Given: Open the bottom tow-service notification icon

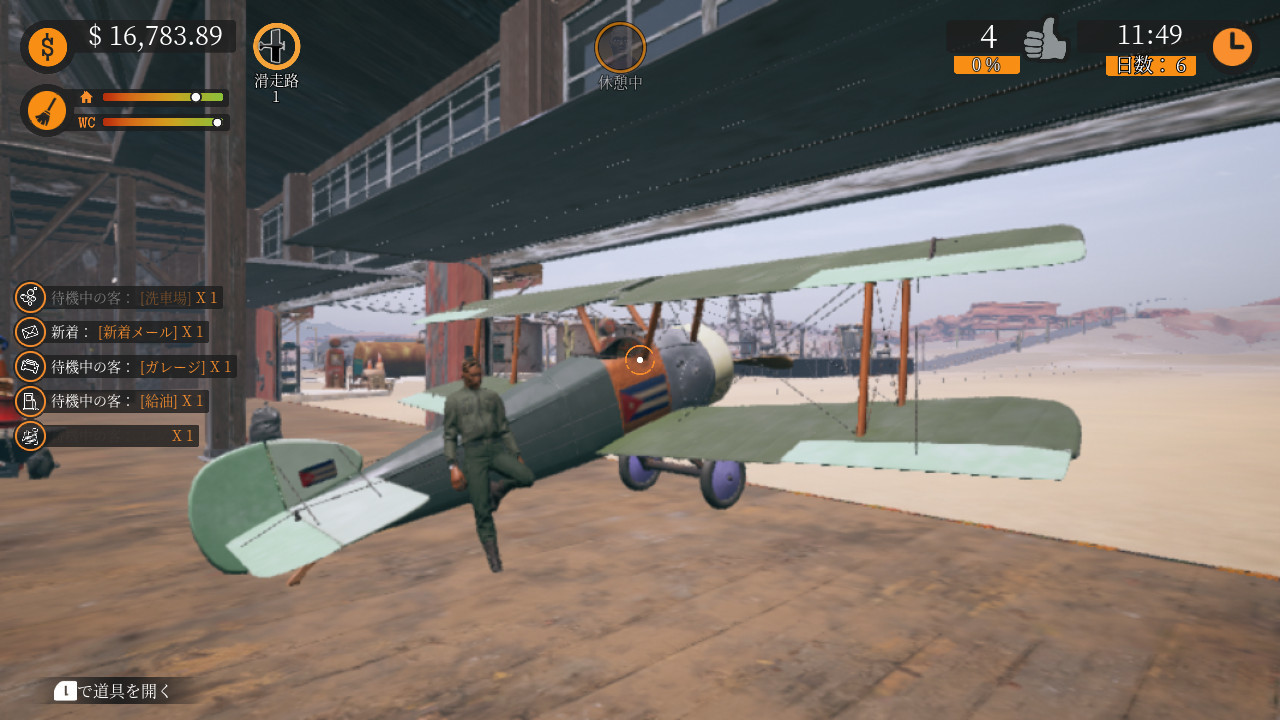Looking at the screenshot, I should coord(29,435).
